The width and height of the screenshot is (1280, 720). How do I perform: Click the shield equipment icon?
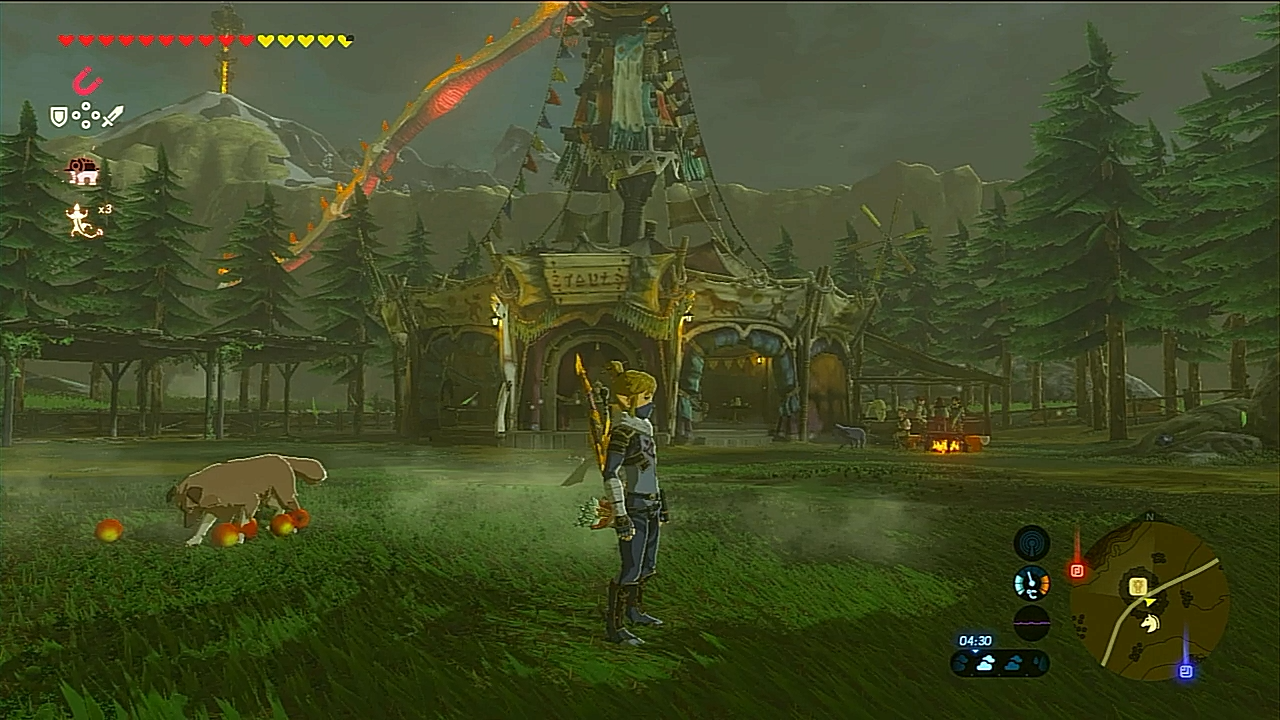[x=59, y=117]
